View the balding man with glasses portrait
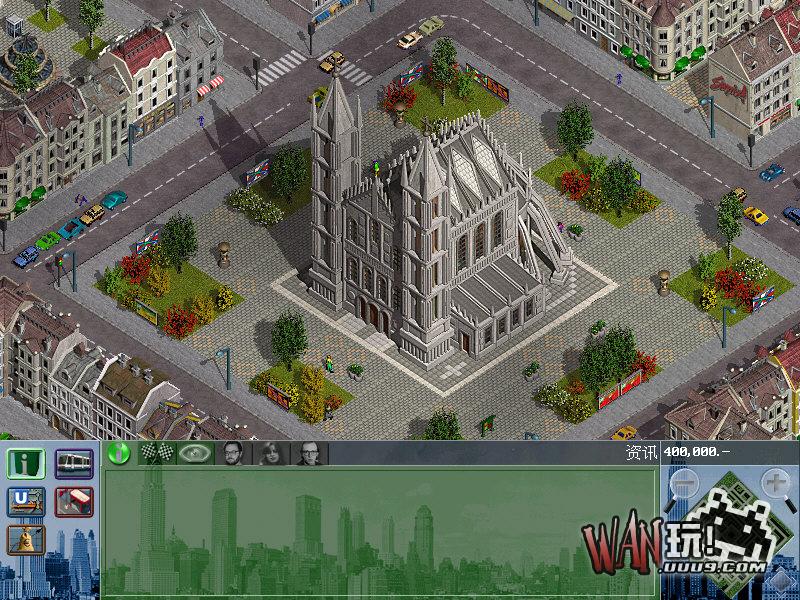Screen dimensions: 800x600 306,453
